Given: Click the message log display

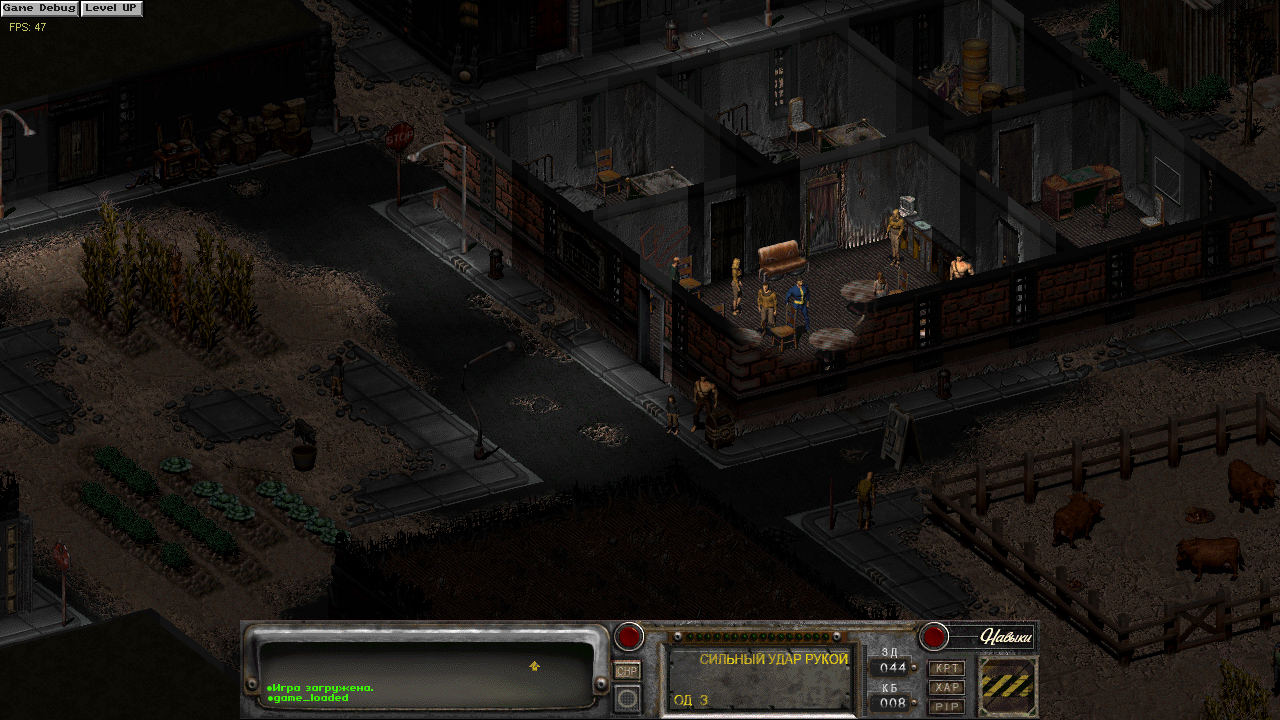Looking at the screenshot, I should (427, 668).
